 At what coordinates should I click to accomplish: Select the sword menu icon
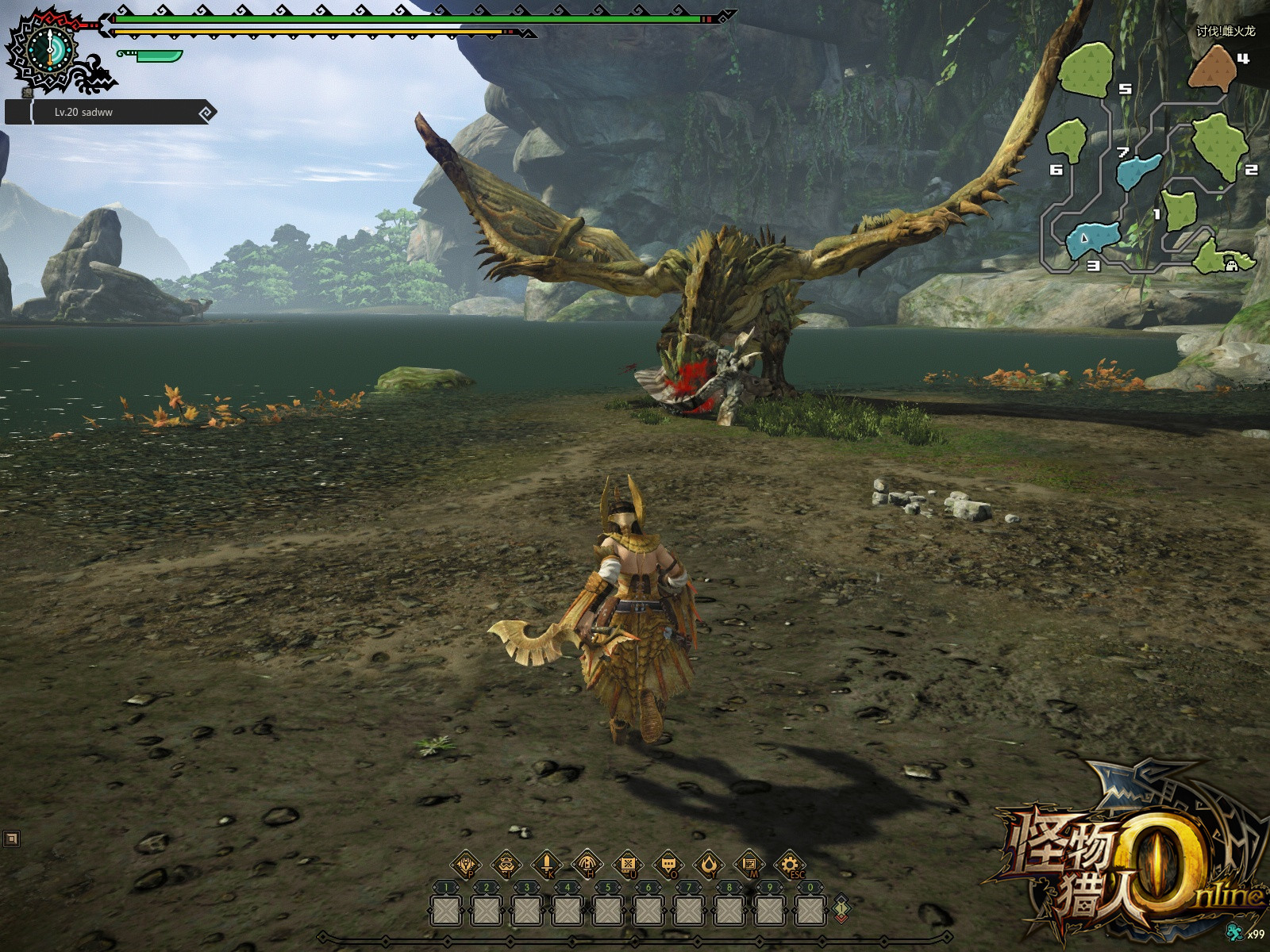[x=547, y=864]
